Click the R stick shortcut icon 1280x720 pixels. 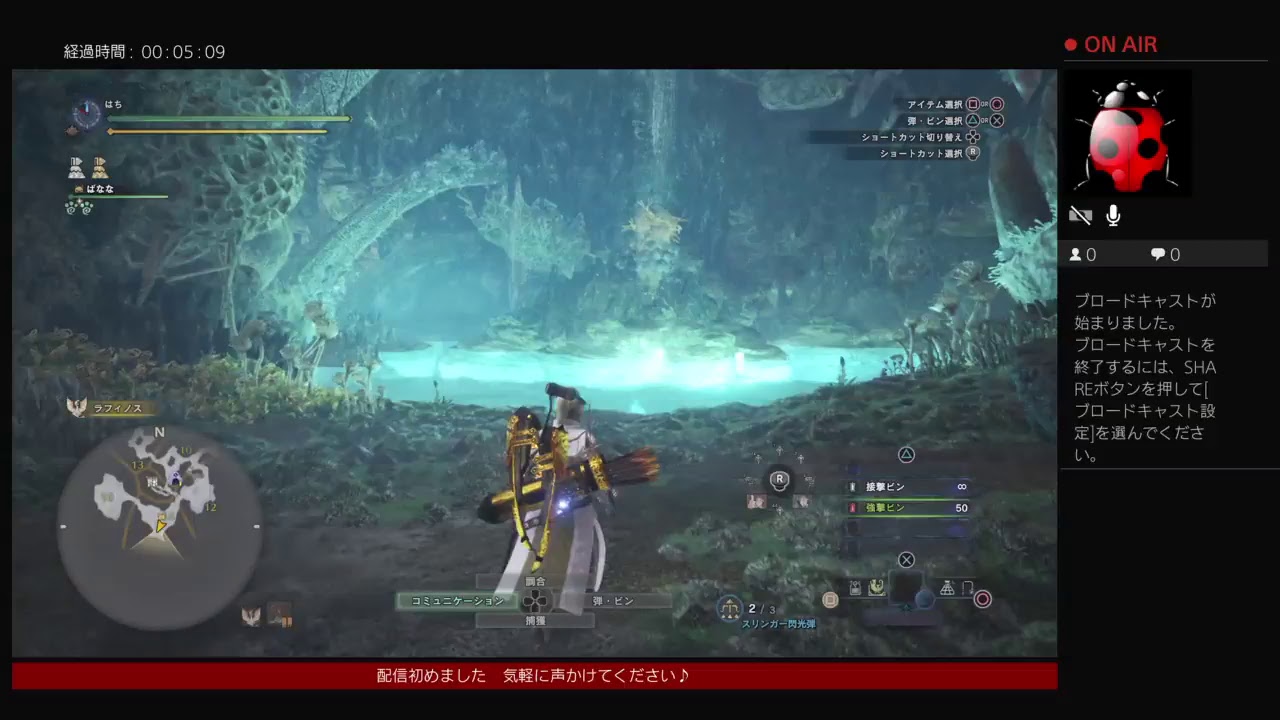[x=780, y=479]
